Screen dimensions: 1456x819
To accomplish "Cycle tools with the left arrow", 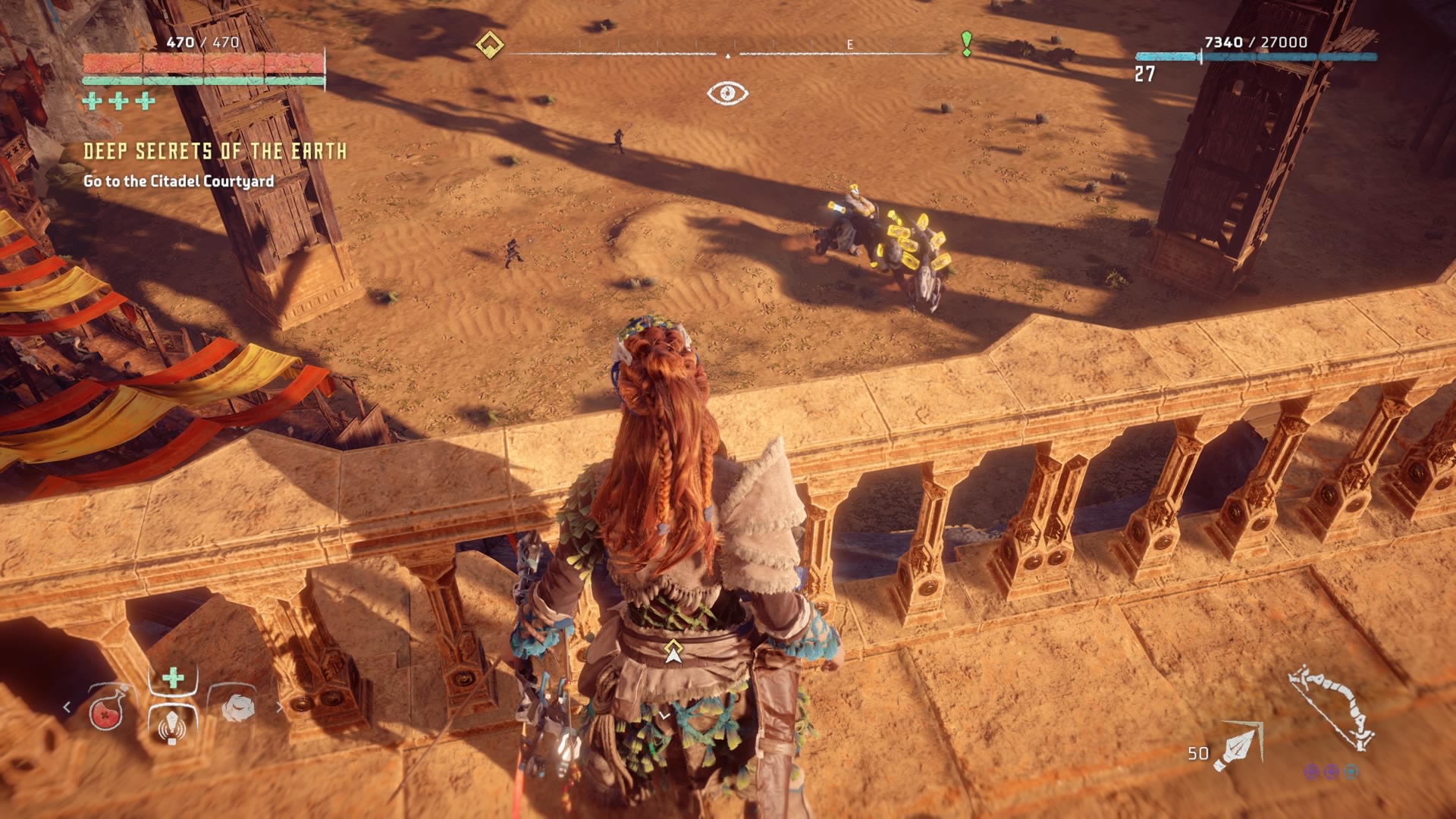I will (67, 708).
